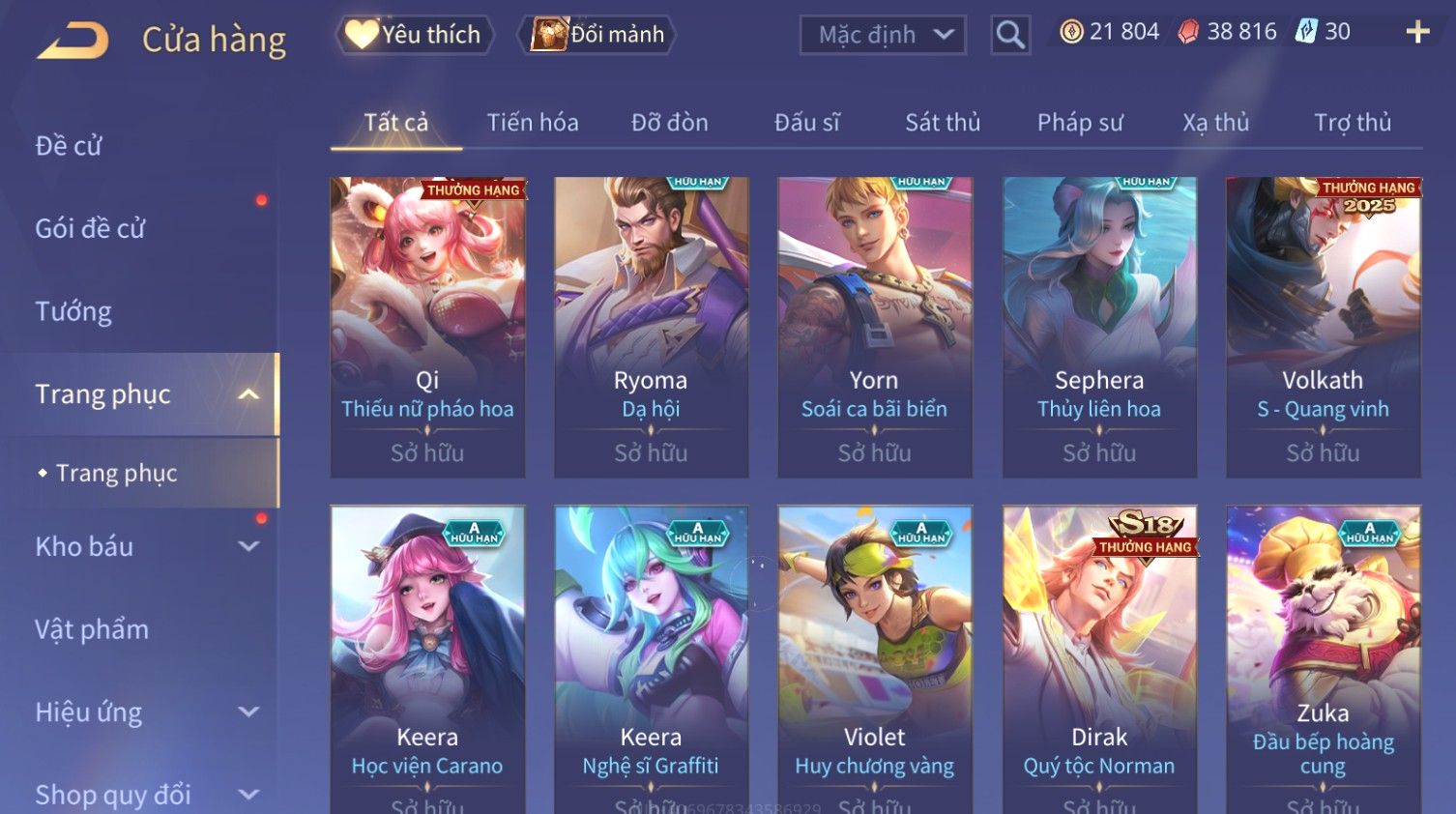Viewport: 1456px width, 814px height.
Task: Go to the Vật phẩm section
Action: click(x=92, y=629)
